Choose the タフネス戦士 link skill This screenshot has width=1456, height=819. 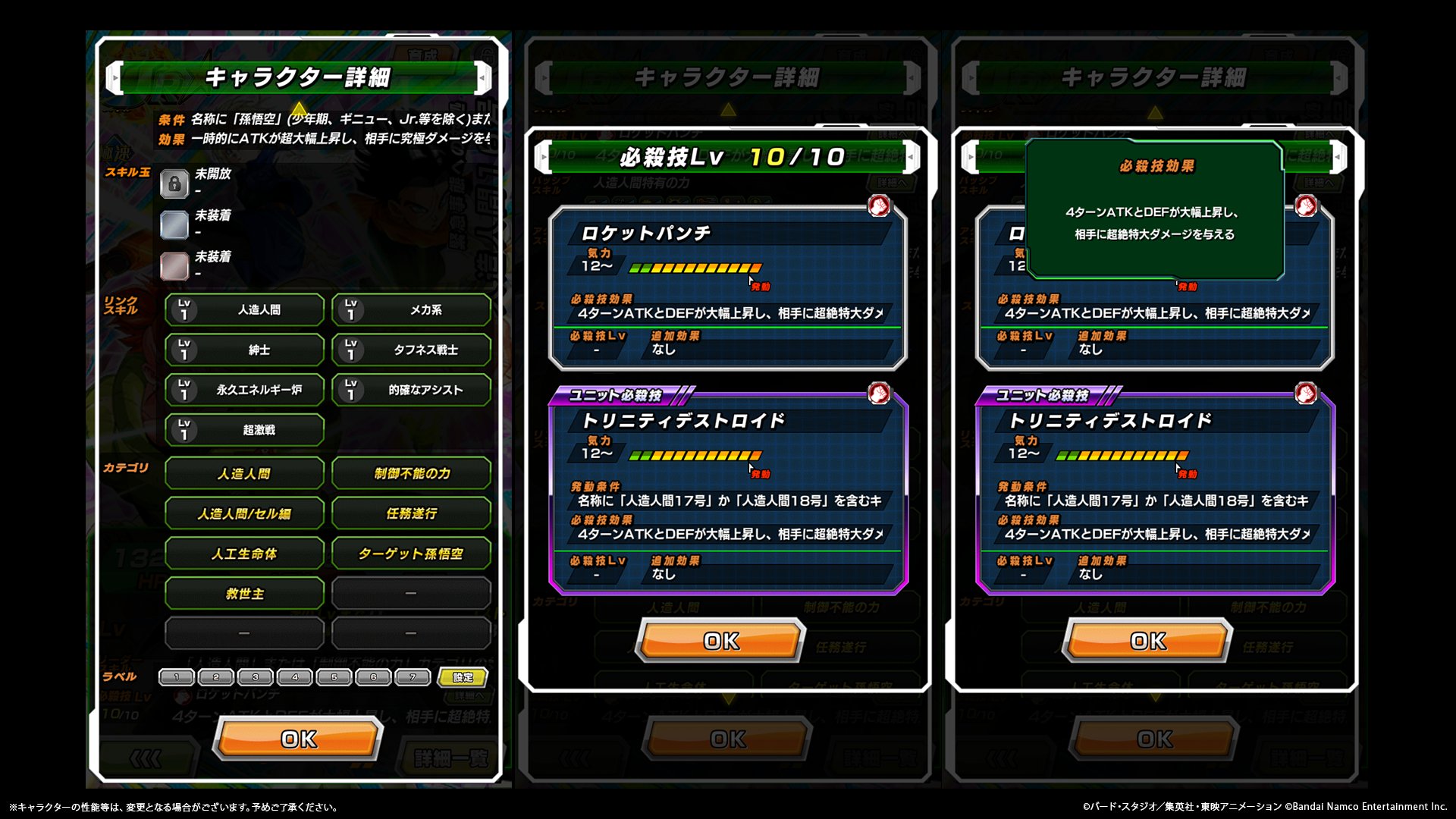click(x=411, y=350)
